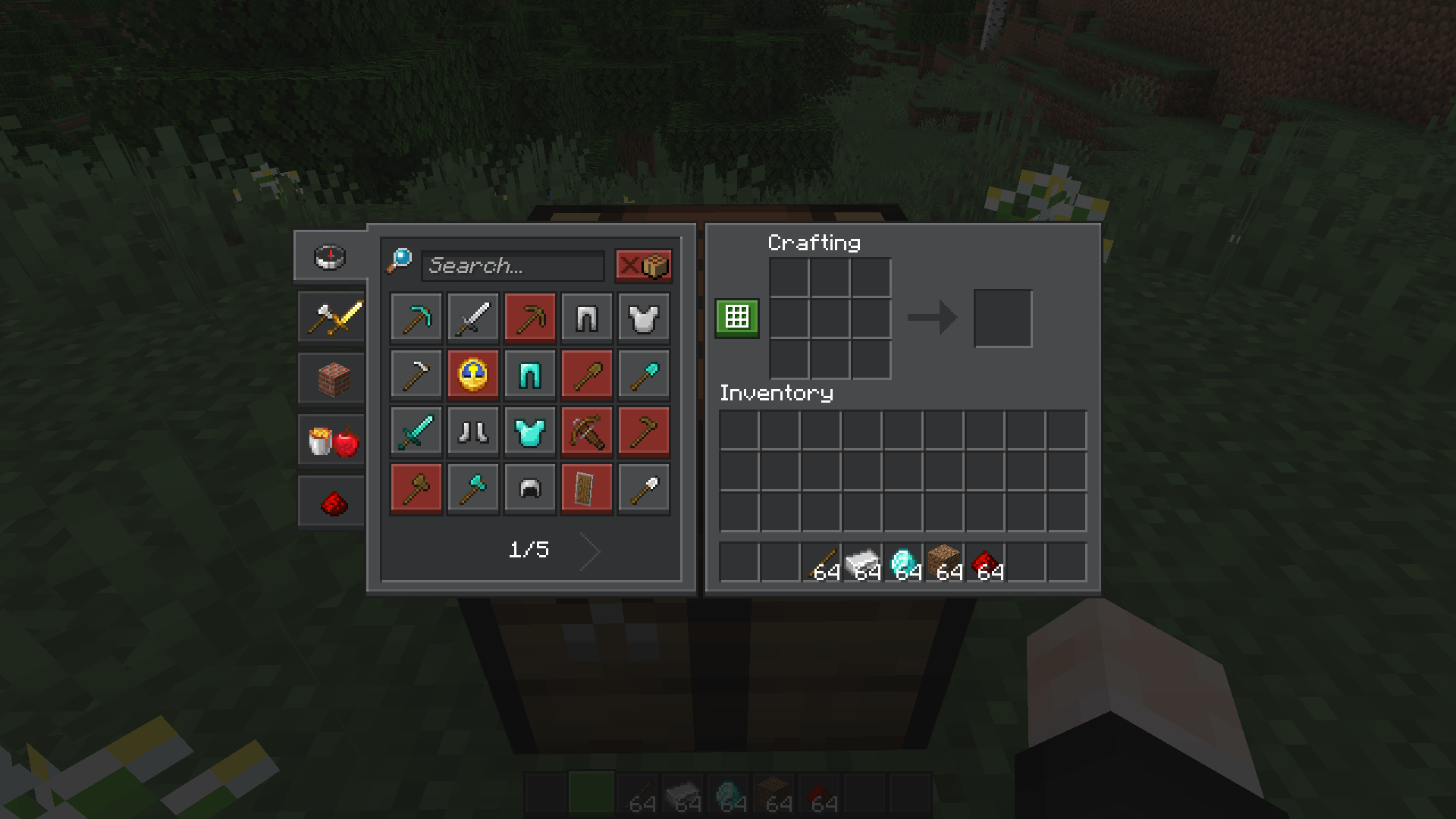Select the building blocks recipe tab

[330, 378]
